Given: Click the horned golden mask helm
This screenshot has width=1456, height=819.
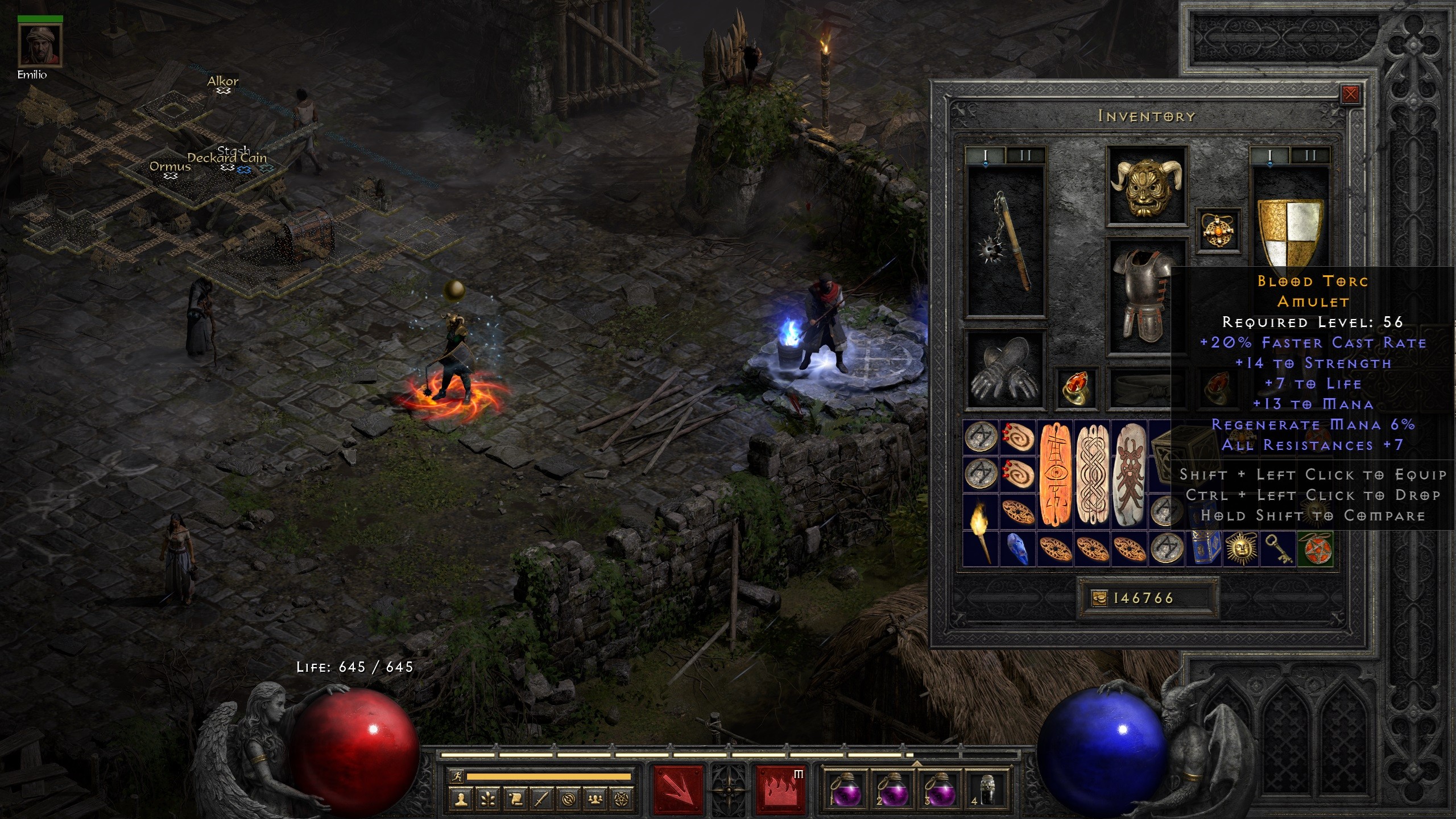Looking at the screenshot, I should point(1146,187).
